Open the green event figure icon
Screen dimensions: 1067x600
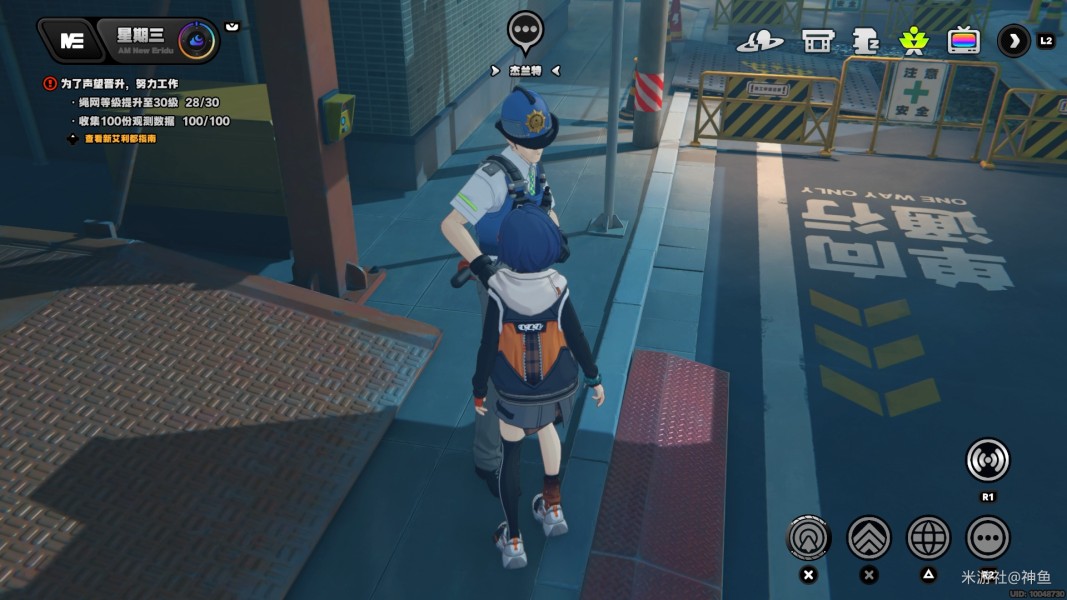point(913,41)
